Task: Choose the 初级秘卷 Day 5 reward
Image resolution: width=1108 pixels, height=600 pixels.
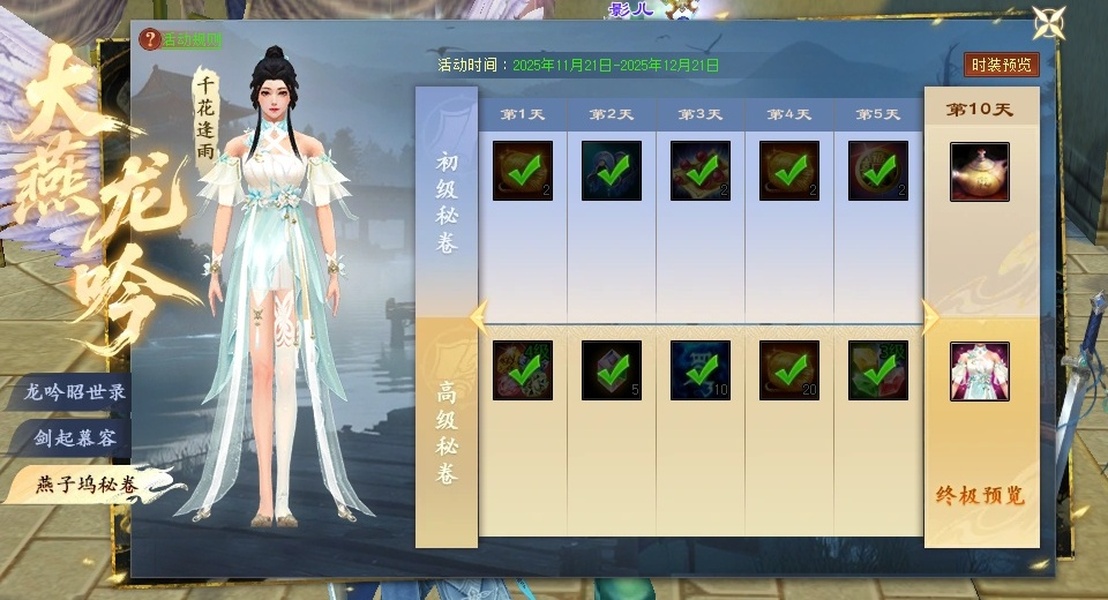Action: click(878, 171)
